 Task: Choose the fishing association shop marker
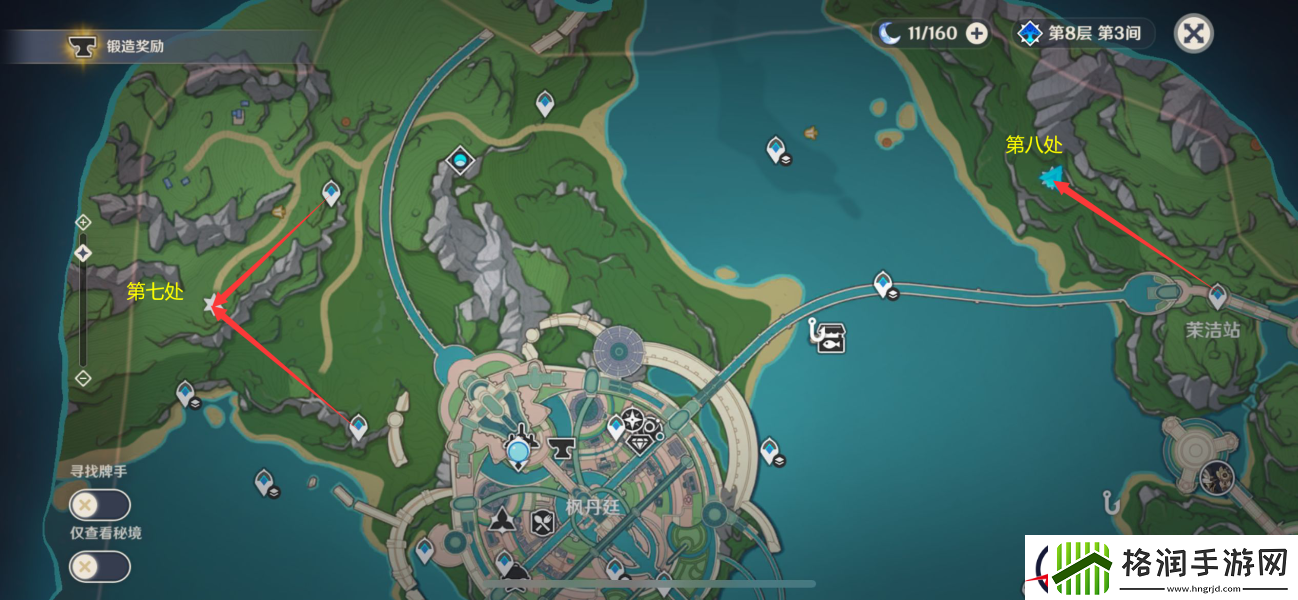[x=830, y=337]
